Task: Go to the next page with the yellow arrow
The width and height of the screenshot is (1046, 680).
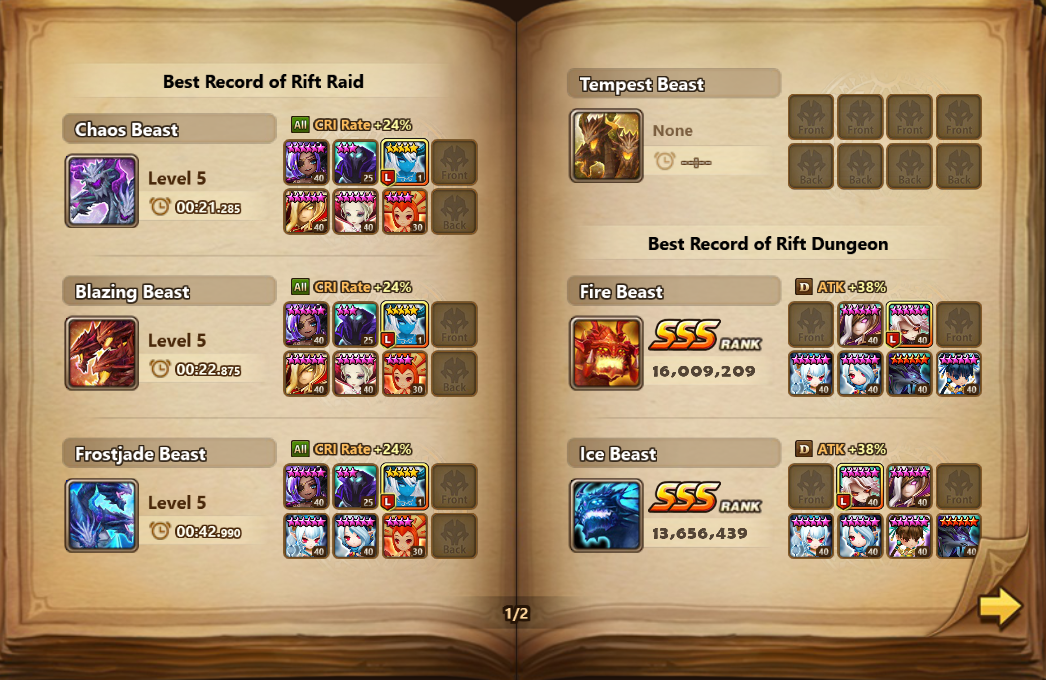Action: [x=1000, y=607]
